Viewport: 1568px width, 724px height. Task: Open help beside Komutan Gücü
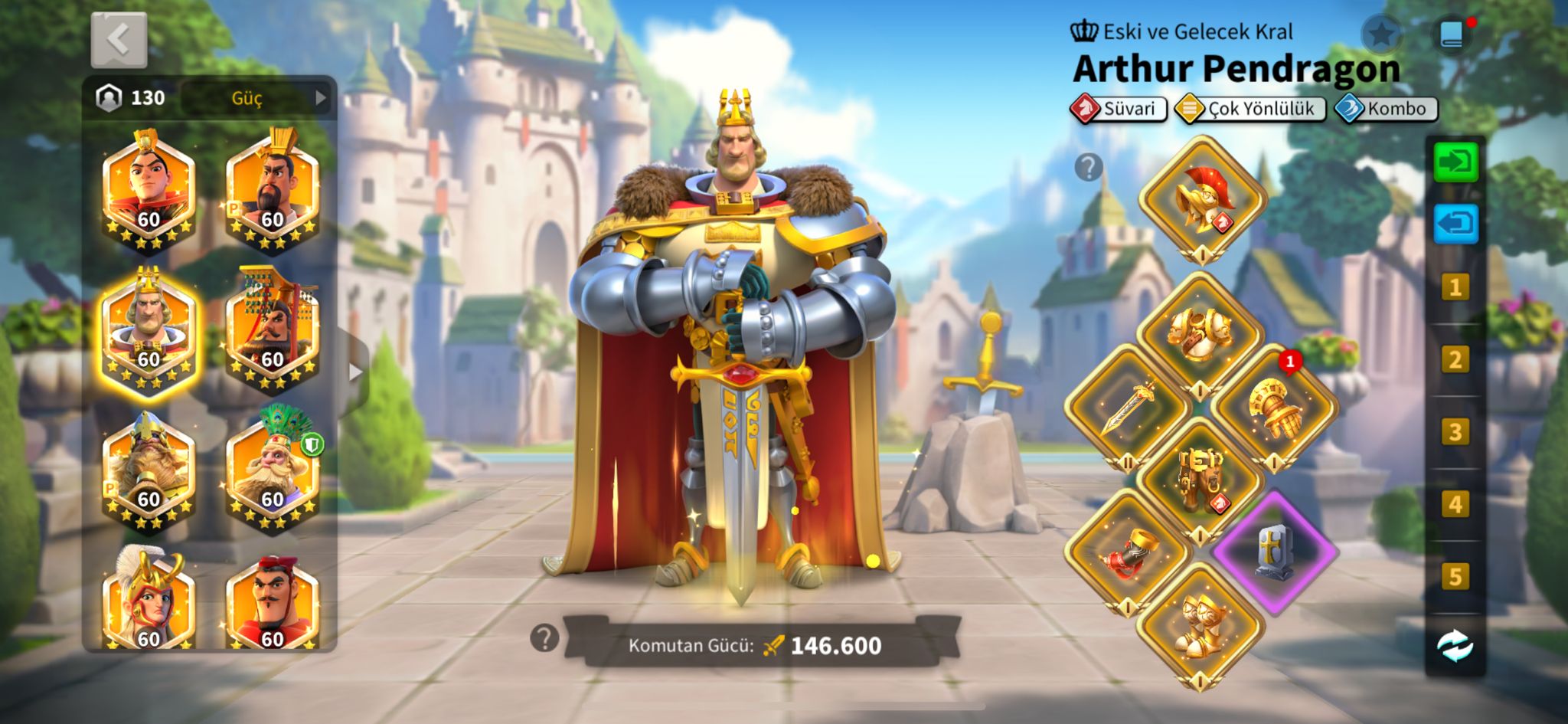pyautogui.click(x=544, y=637)
